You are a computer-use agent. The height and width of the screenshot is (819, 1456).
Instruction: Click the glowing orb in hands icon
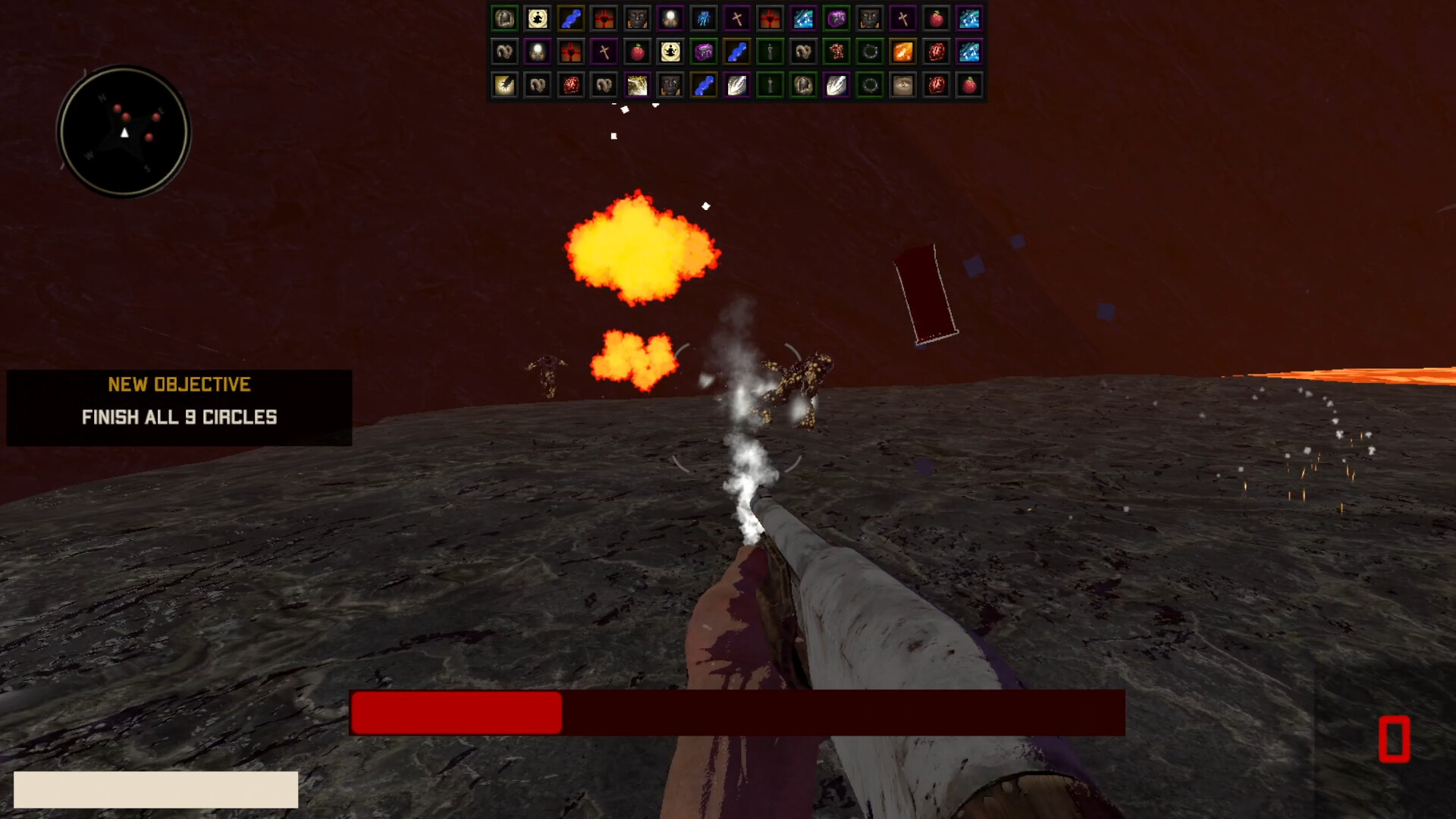pos(670,17)
